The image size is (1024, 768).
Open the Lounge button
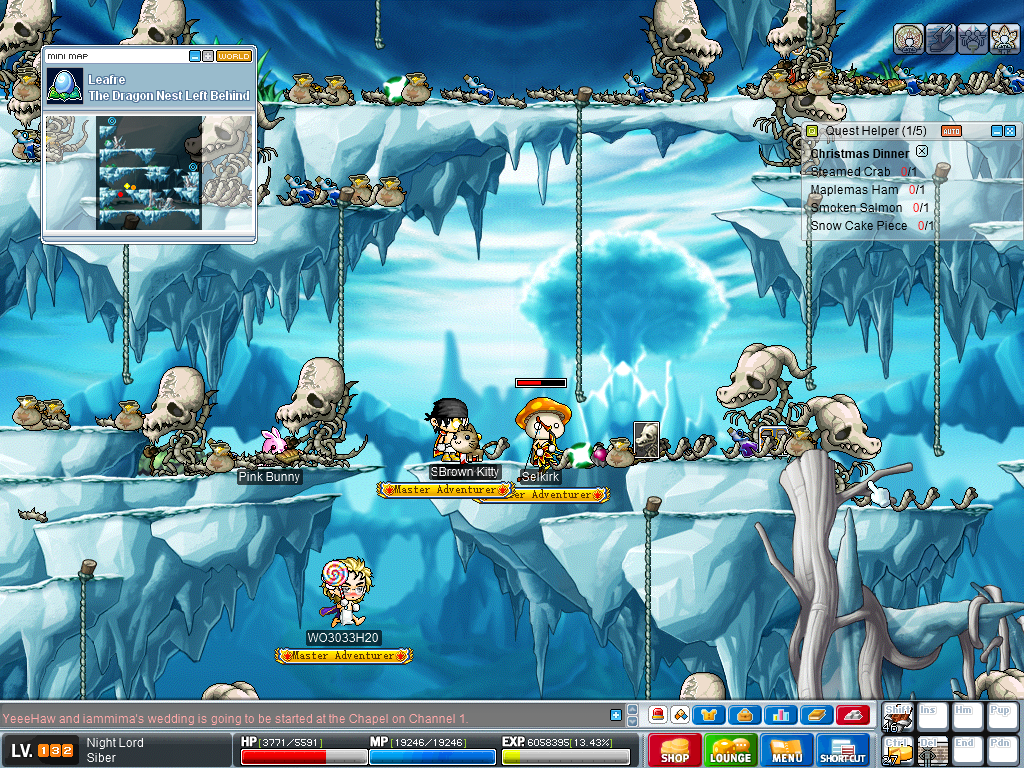pyautogui.click(x=730, y=750)
